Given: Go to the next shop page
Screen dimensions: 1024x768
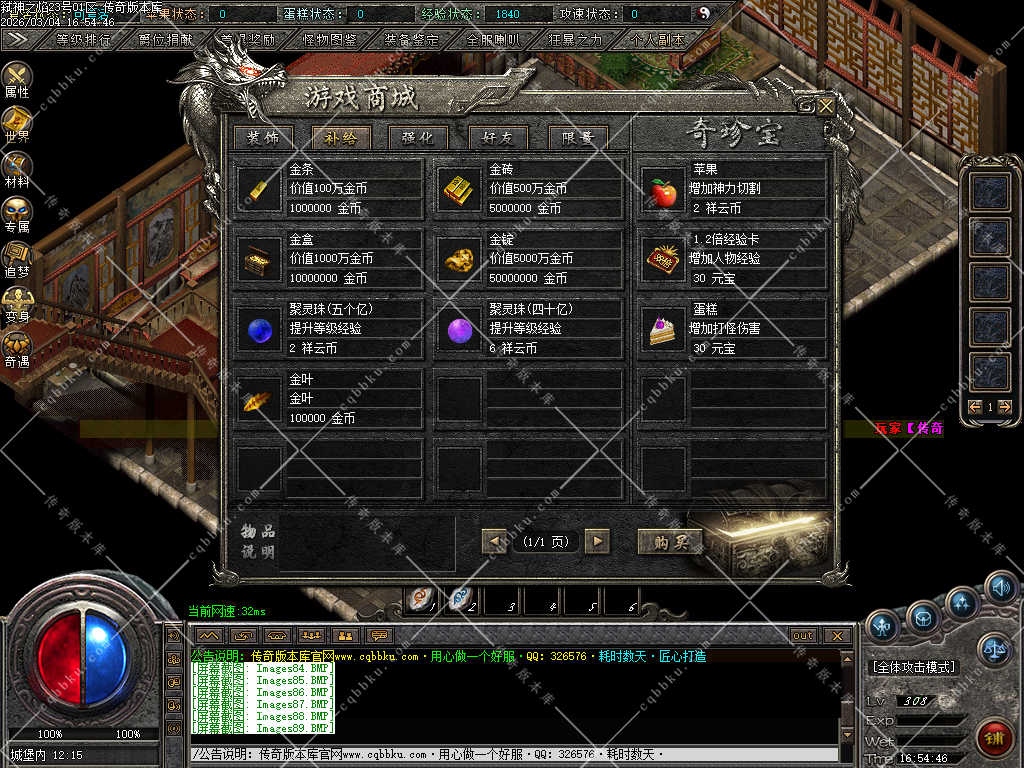Looking at the screenshot, I should 597,541.
